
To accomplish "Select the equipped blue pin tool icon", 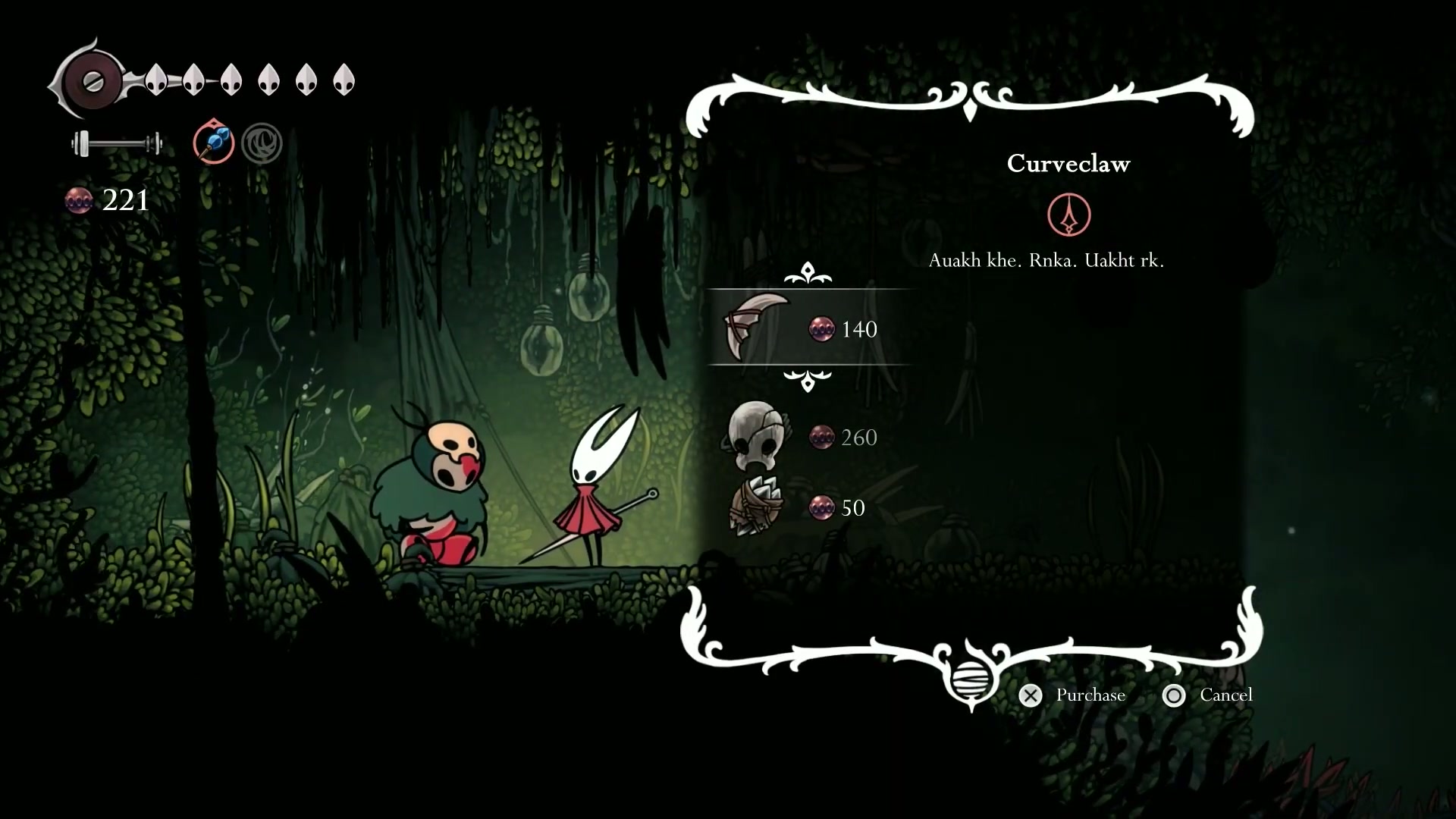I will click(x=213, y=142).
